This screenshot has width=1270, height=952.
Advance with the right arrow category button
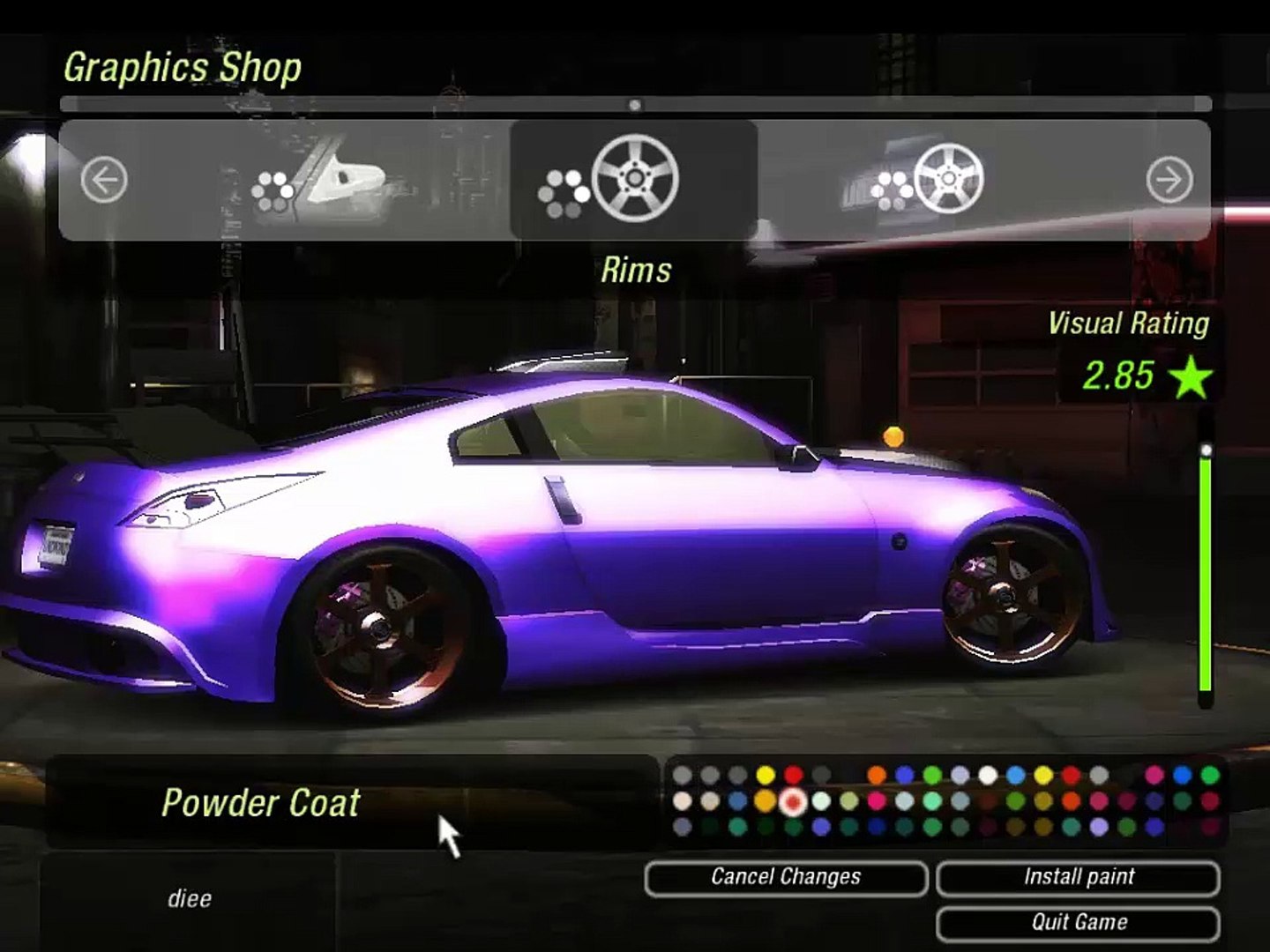[x=1169, y=181]
